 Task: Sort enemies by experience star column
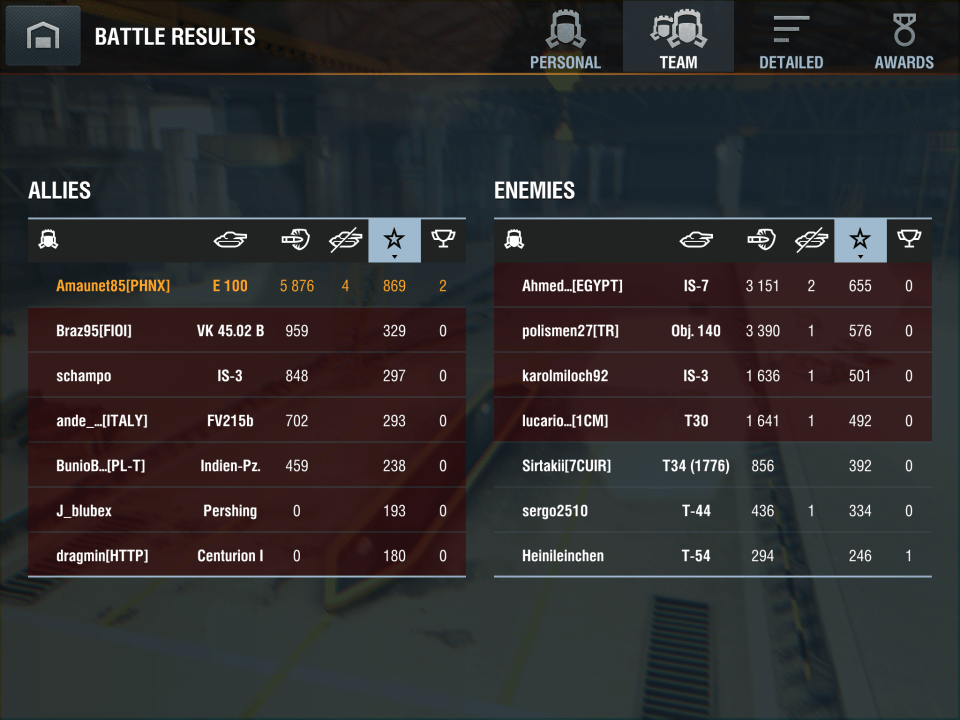860,240
